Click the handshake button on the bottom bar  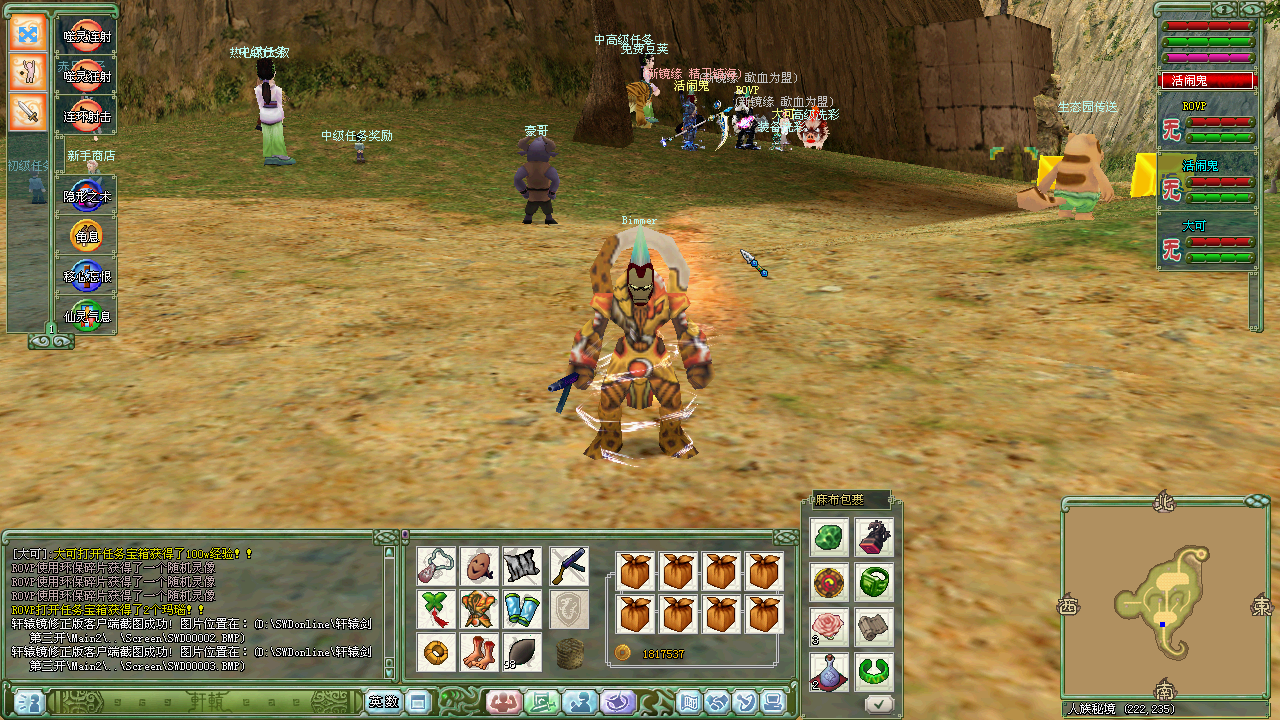tap(717, 702)
